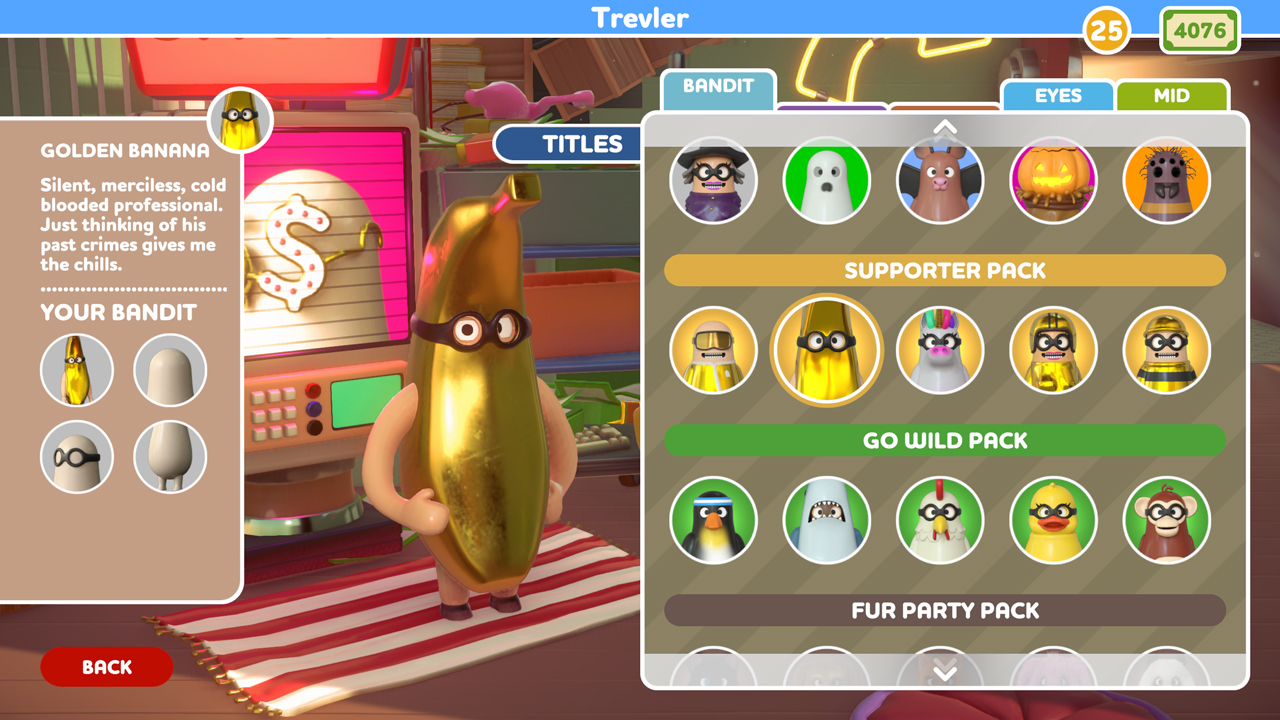Open the TITLES section

coord(567,143)
